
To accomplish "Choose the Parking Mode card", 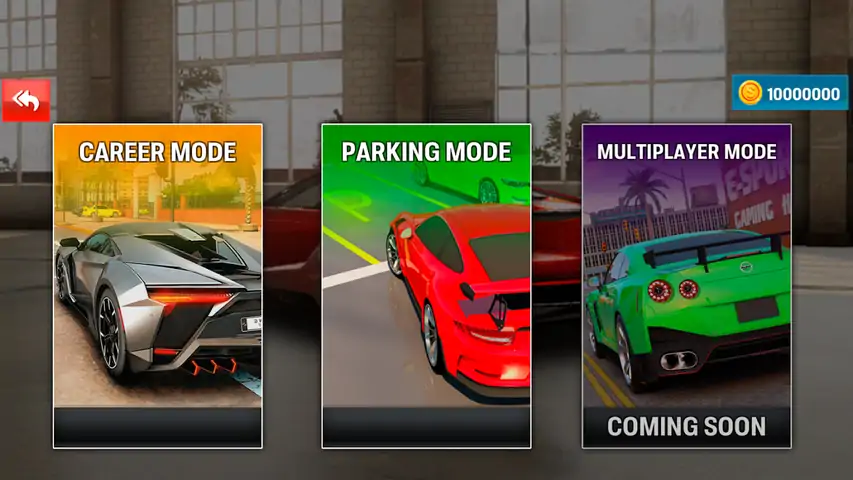I will pos(426,285).
